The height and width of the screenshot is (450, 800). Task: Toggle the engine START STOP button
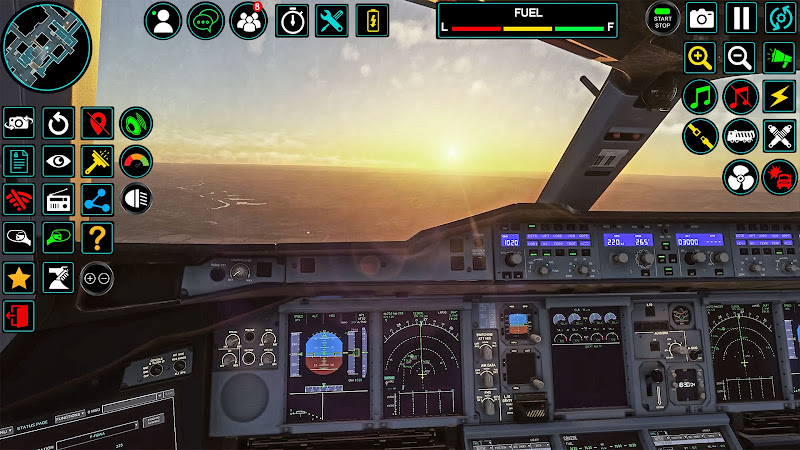[661, 18]
